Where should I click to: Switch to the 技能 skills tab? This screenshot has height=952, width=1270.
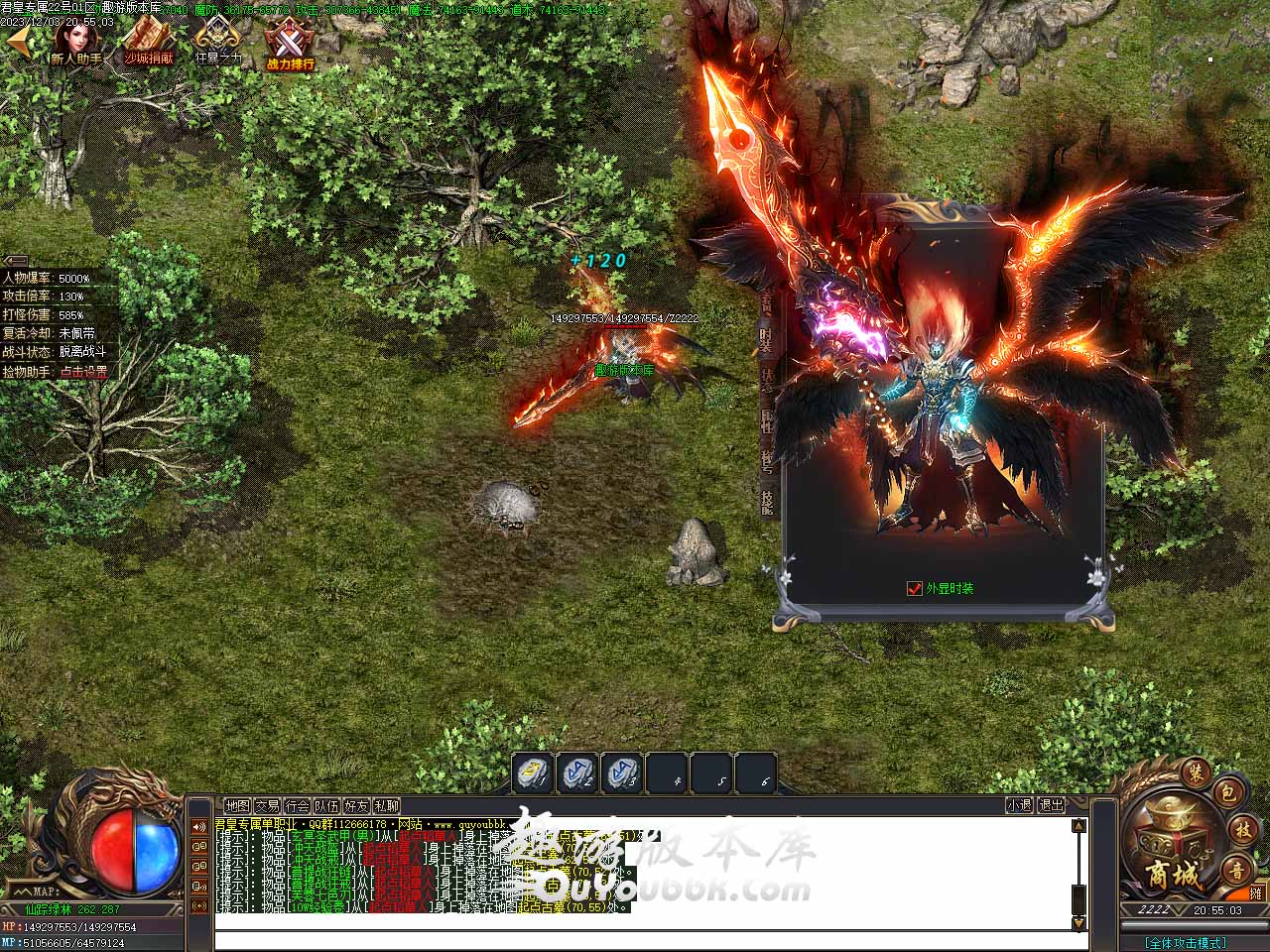[x=766, y=503]
